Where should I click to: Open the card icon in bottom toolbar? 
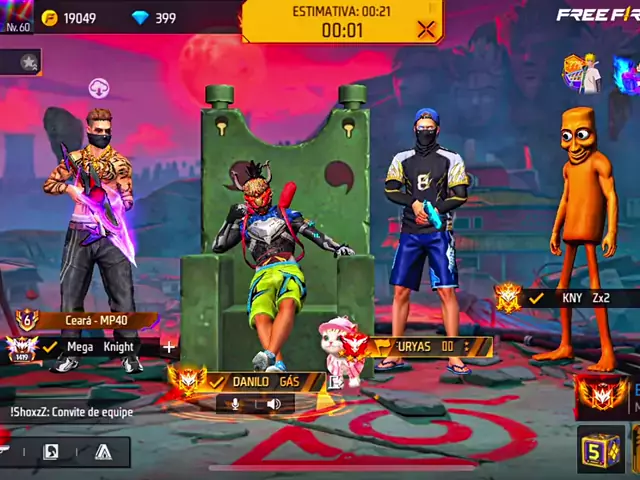[x=50, y=451]
